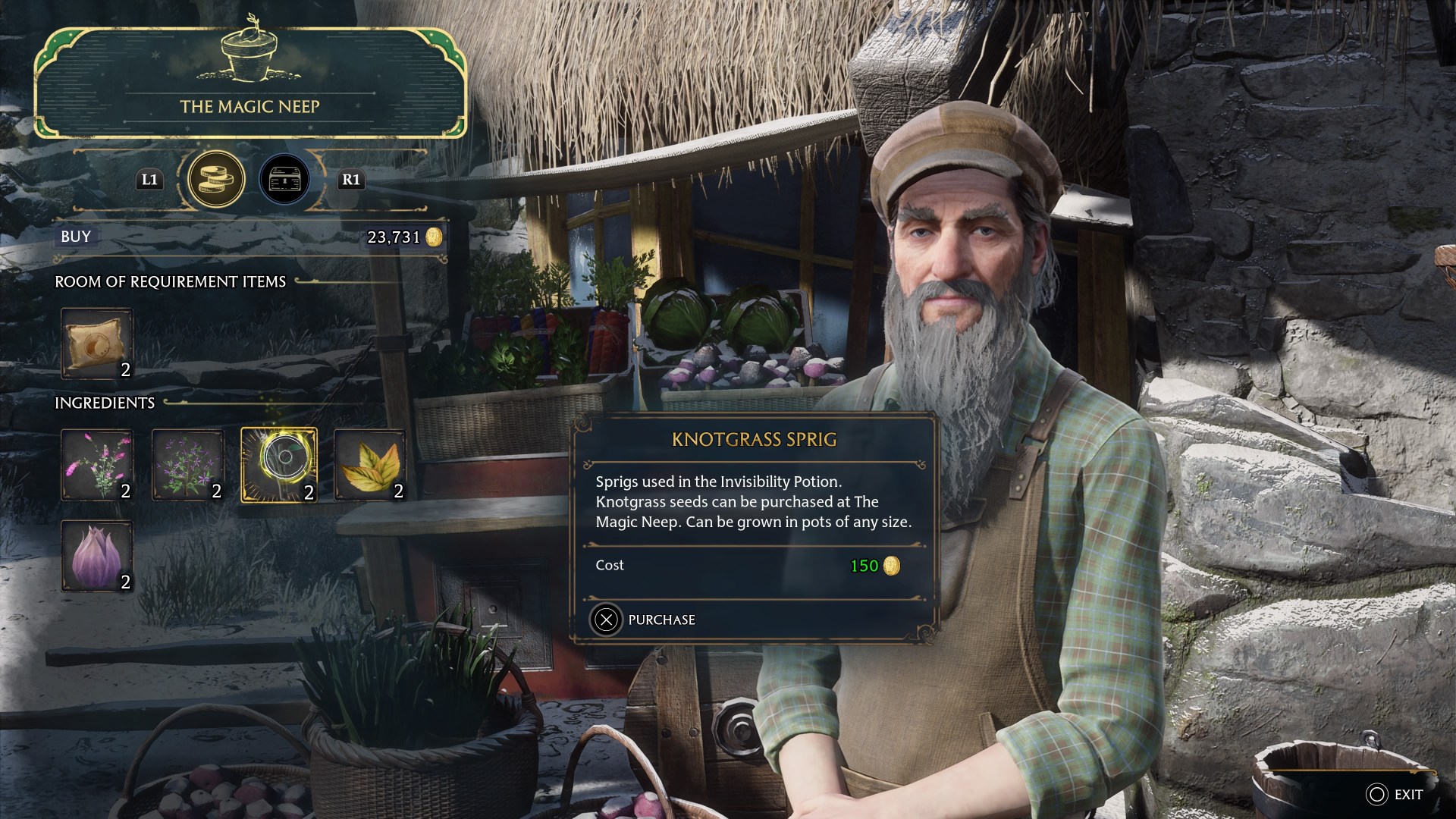Open the Ingredients section header
Viewport: 1456px width, 819px height.
[x=106, y=403]
